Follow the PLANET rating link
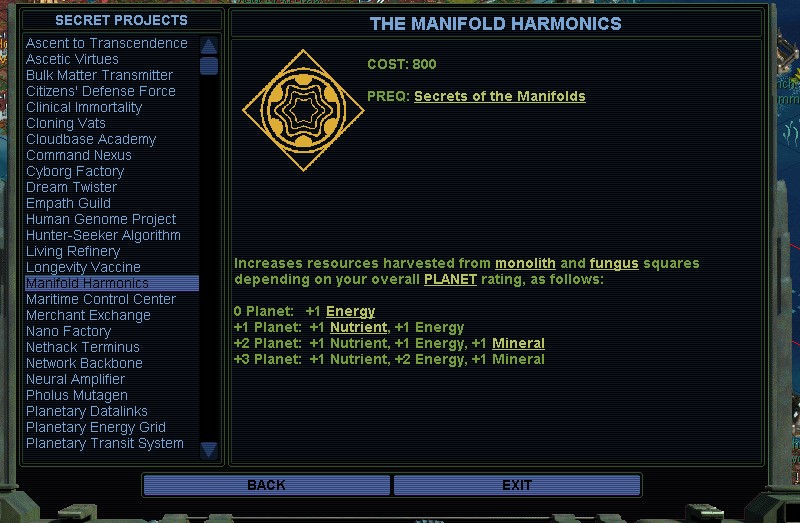The width and height of the screenshot is (800, 523). tap(449, 279)
